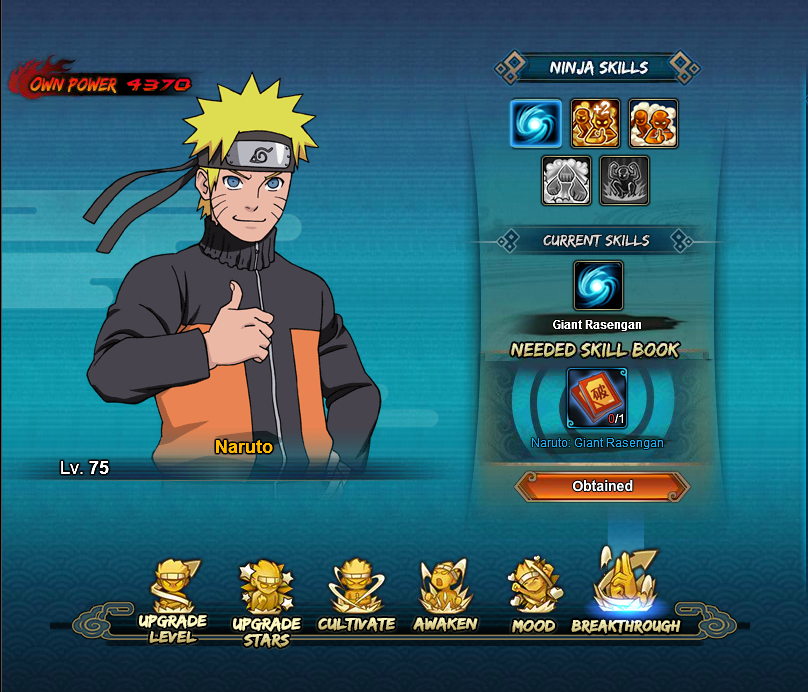Select the blue Rasengan swirl ninja skill
808x692 pixels.
point(536,124)
